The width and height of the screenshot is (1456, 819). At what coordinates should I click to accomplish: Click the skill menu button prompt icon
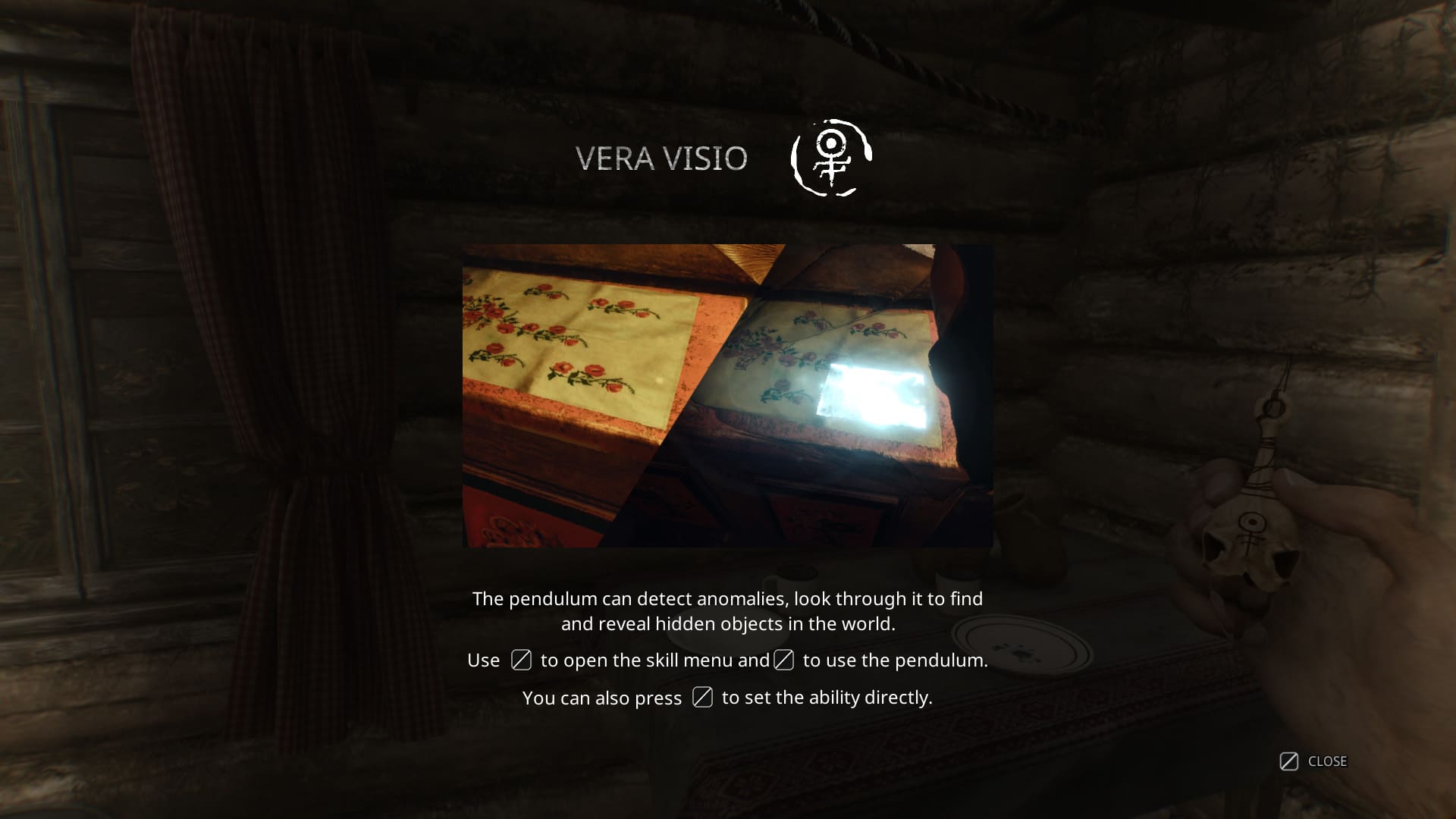[521, 661]
